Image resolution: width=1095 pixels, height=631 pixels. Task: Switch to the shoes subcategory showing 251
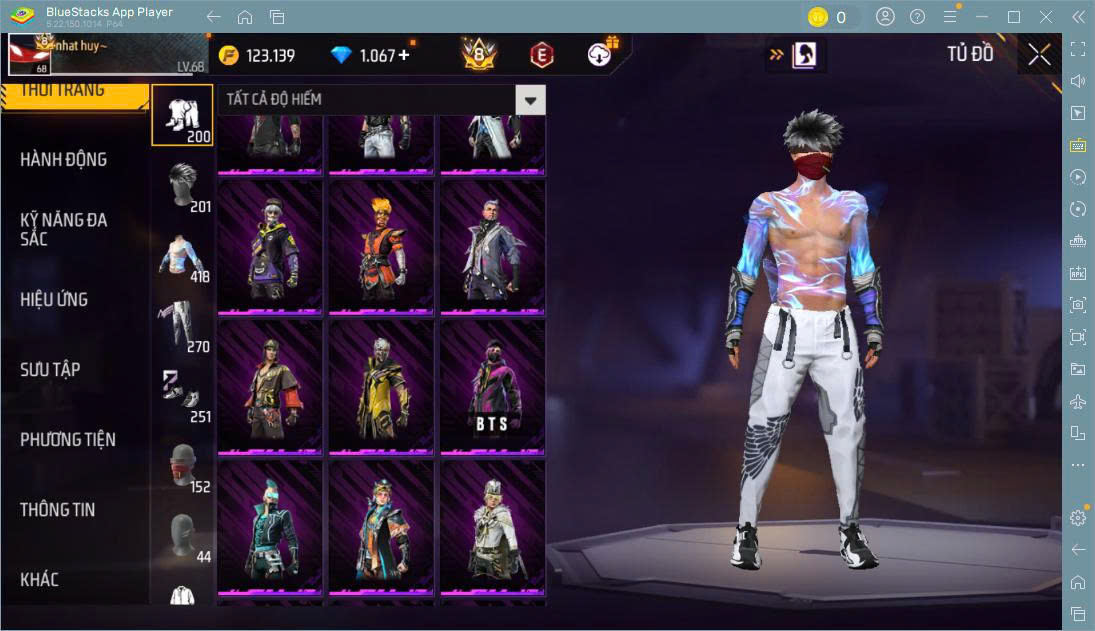click(184, 395)
